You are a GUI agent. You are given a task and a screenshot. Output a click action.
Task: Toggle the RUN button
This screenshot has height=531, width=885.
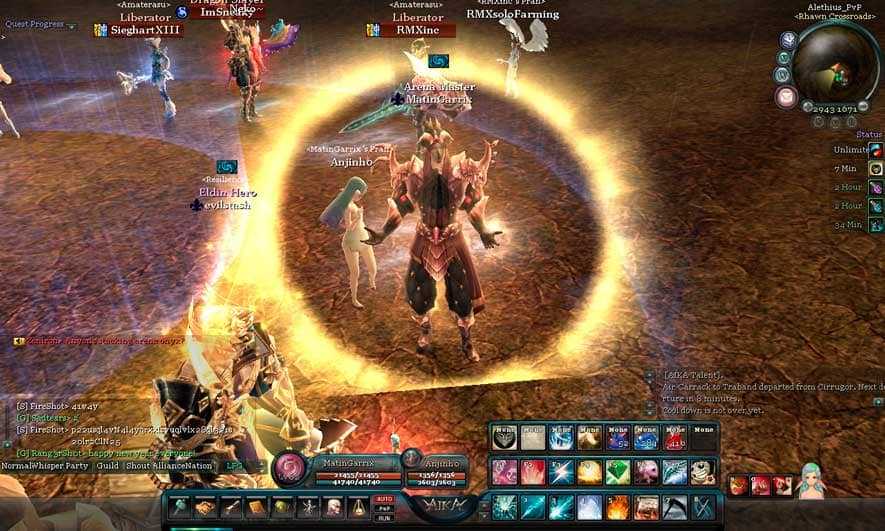tap(383, 519)
